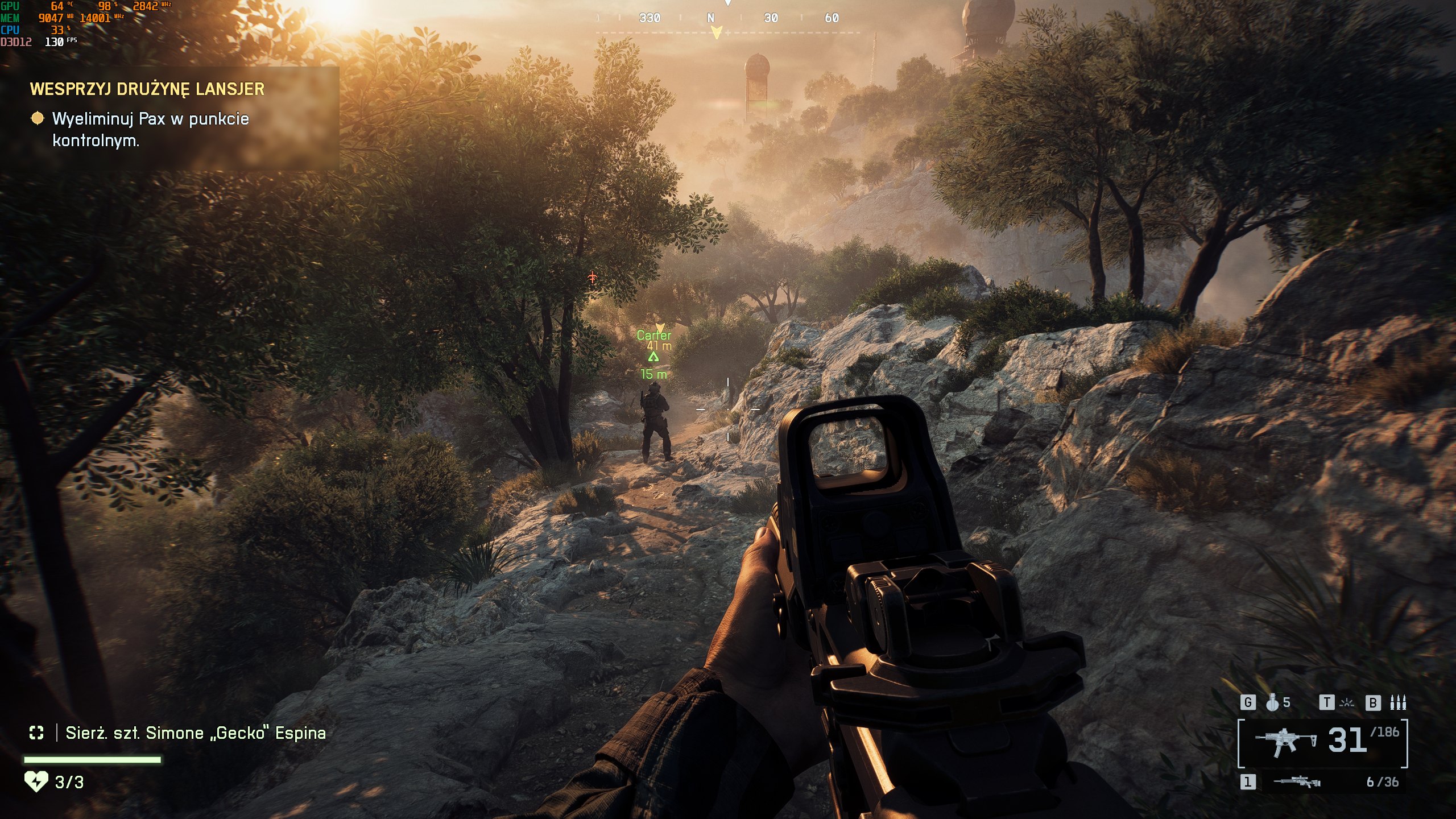
Task: Click the Wyeliminuj Pax objective bullet marker
Action: 37,118
